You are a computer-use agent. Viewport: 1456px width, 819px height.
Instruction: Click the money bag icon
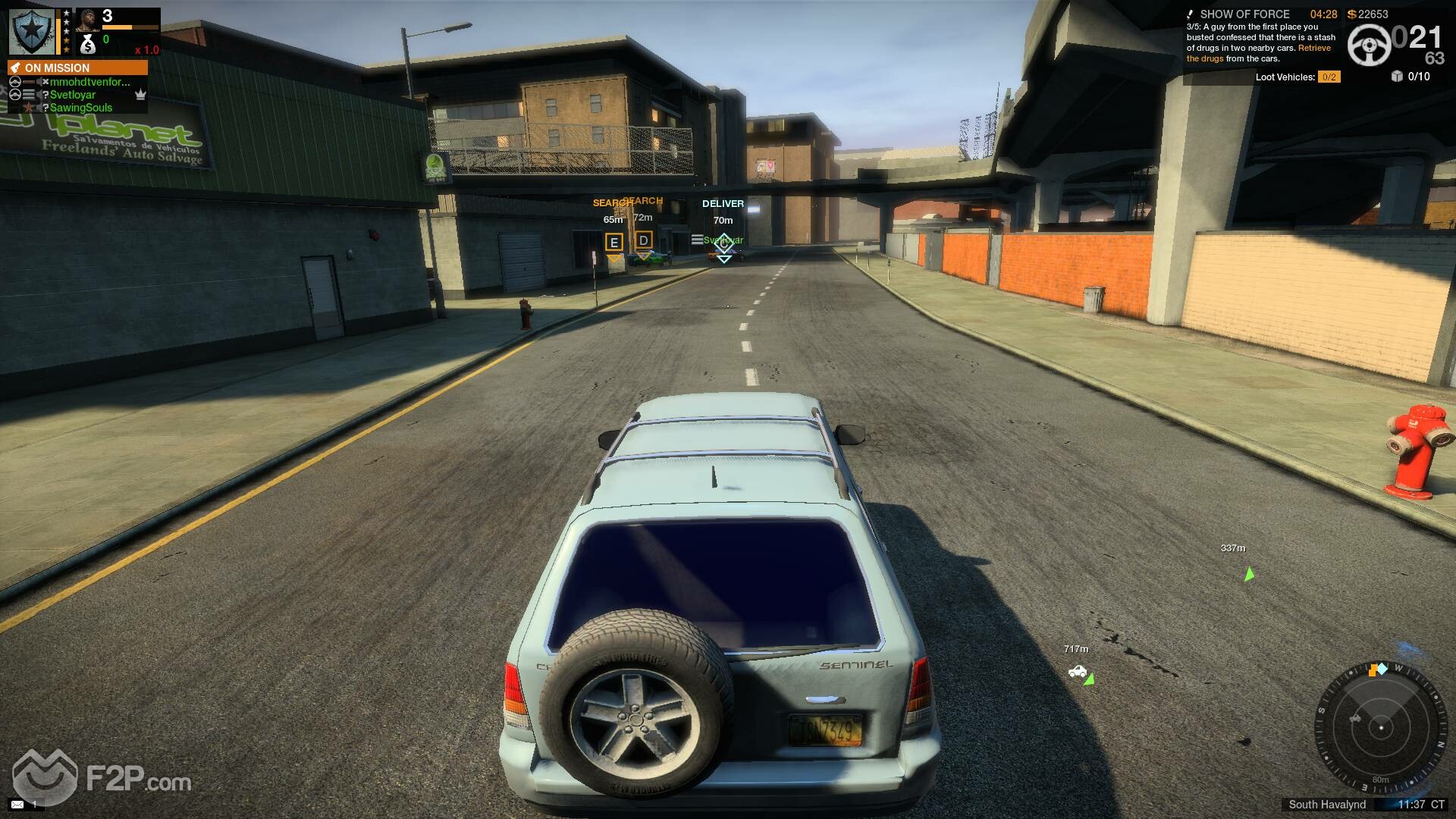88,45
